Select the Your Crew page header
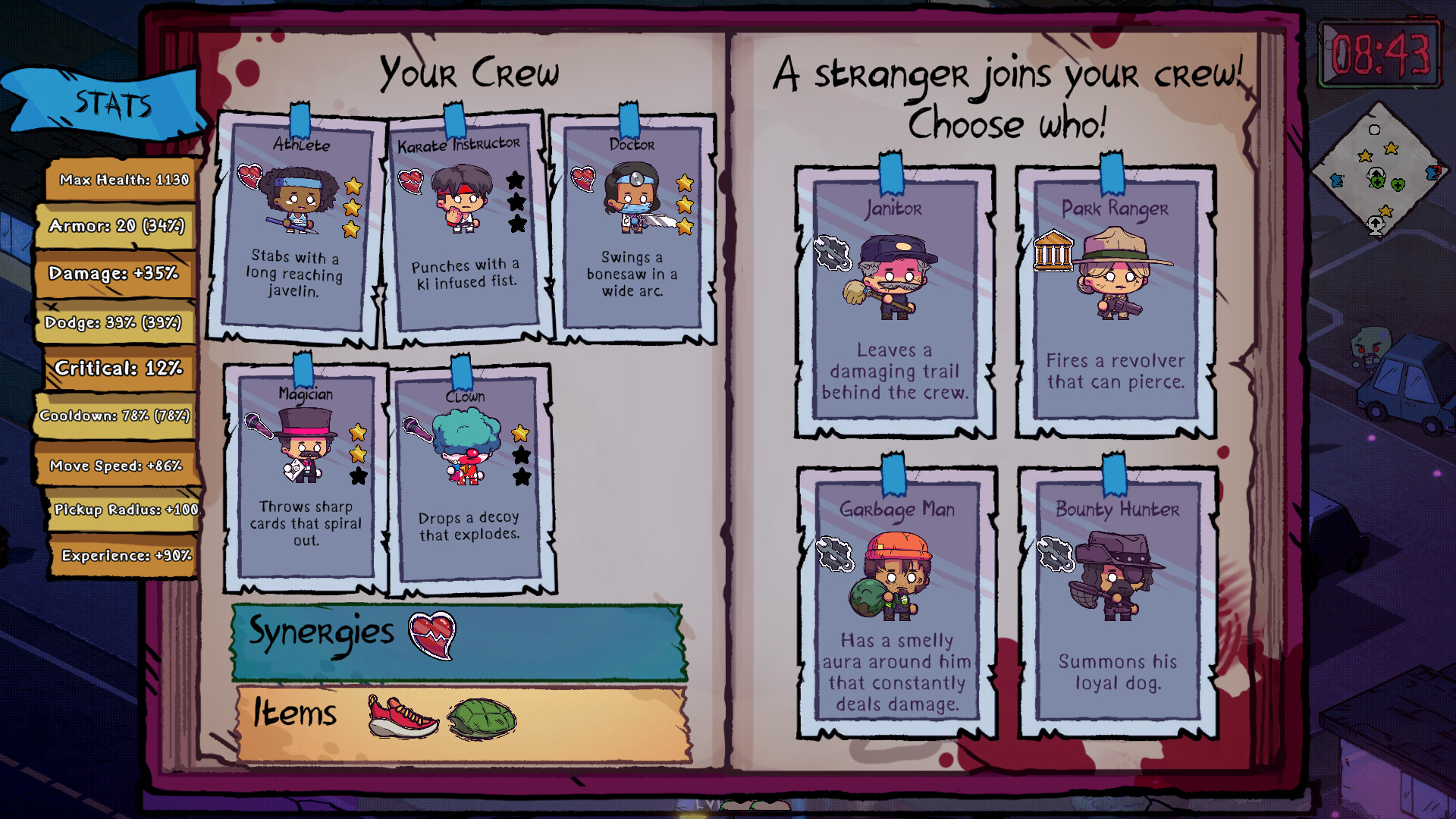This screenshot has height=819, width=1456. pos(469,72)
